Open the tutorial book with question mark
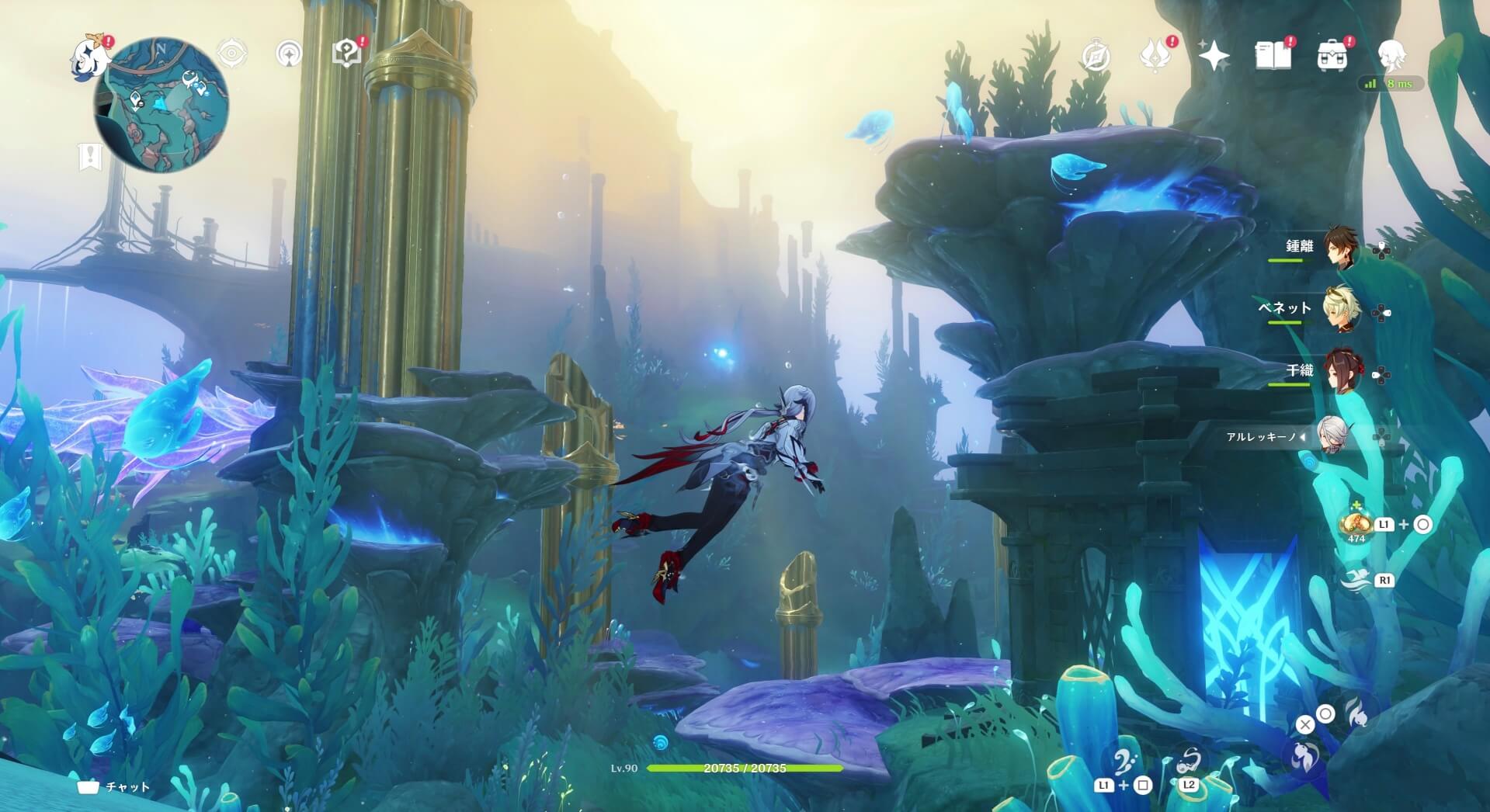Screen dimensions: 1490x812 click(346, 54)
